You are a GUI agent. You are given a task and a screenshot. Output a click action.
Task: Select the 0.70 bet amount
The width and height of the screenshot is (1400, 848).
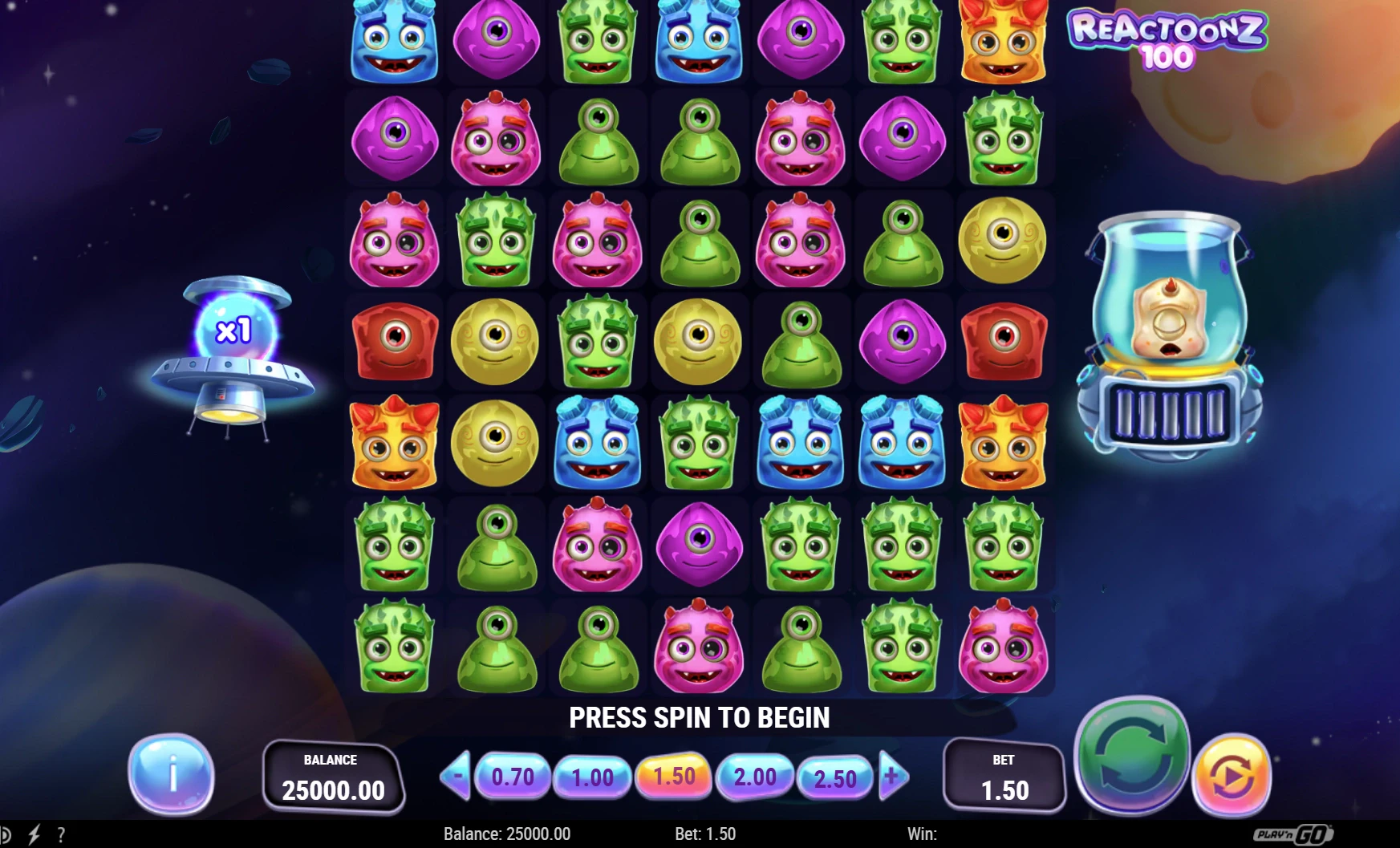pyautogui.click(x=514, y=777)
